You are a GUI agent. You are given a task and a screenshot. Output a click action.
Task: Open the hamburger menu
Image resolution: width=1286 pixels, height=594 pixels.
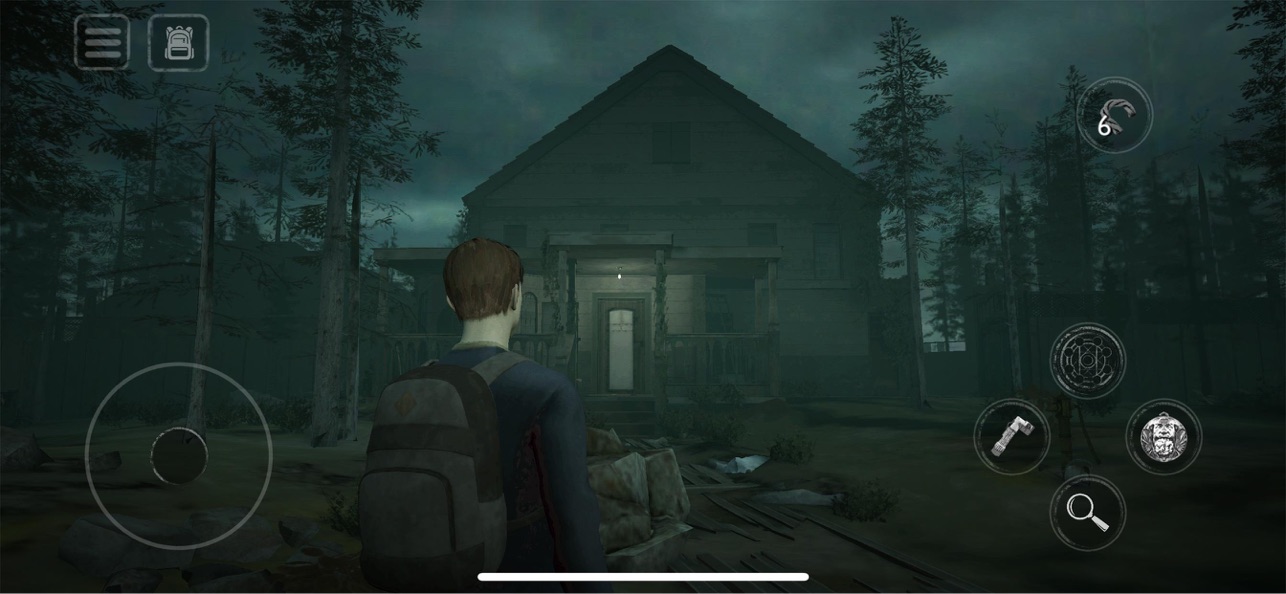[102, 43]
